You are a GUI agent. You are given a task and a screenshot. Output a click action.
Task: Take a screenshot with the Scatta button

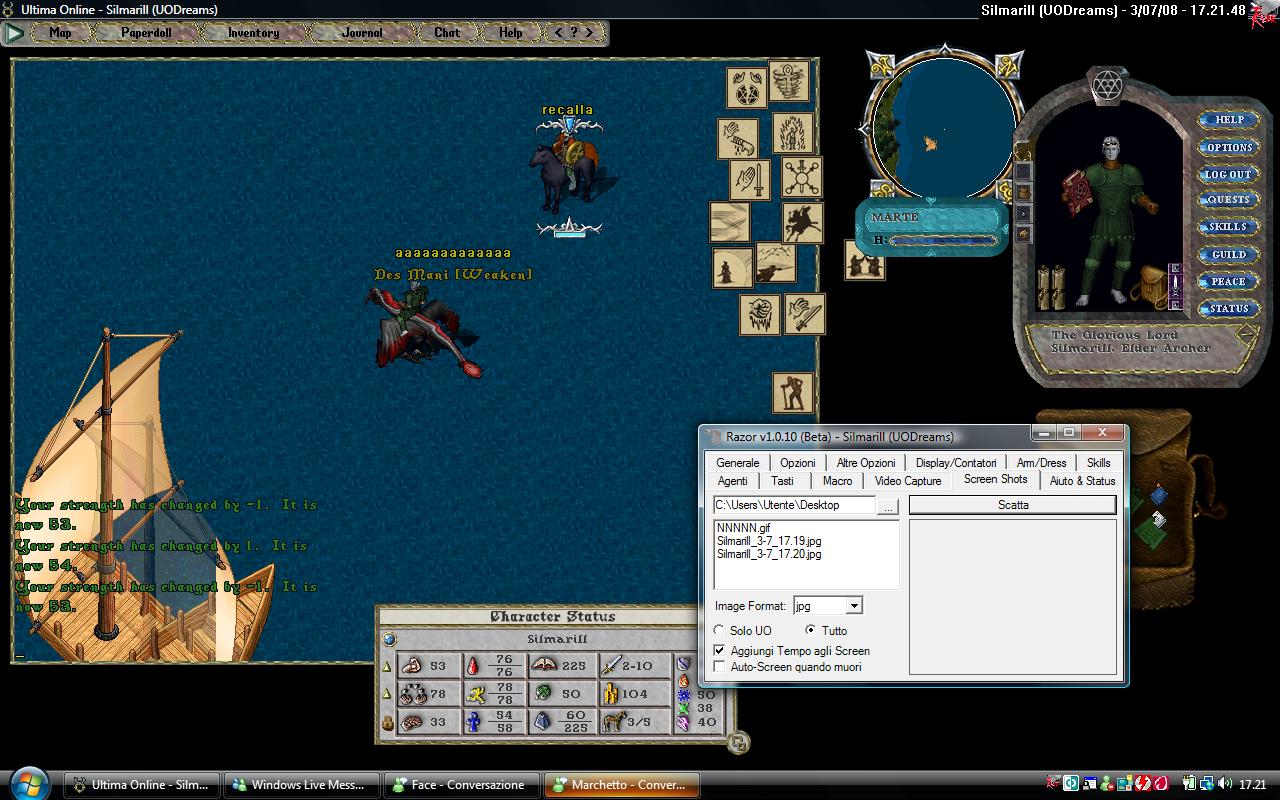pos(1012,505)
